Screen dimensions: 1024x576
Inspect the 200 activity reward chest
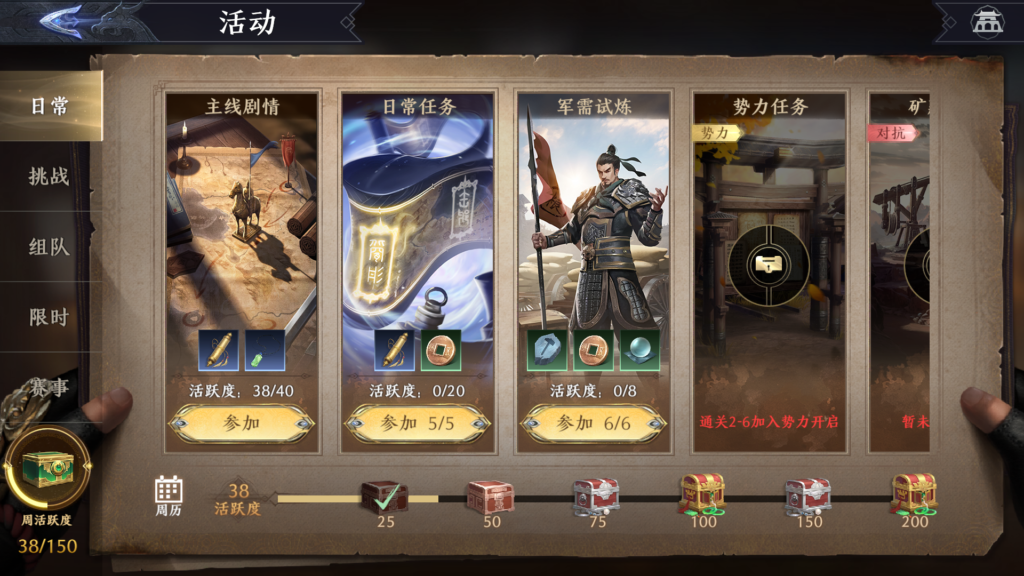point(913,494)
